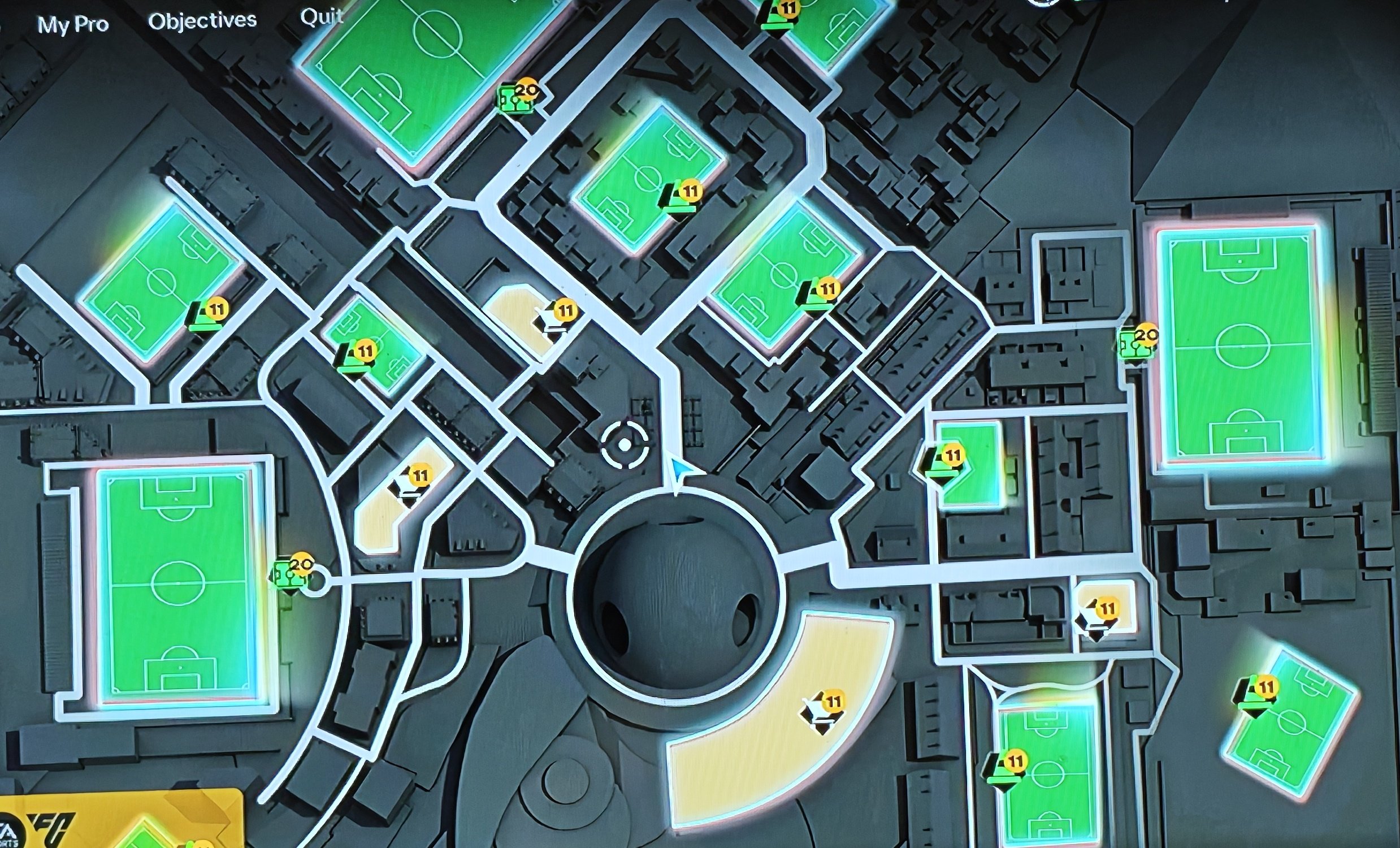Open the My Pro menu item
This screenshot has height=848, width=1400.
pos(74,23)
